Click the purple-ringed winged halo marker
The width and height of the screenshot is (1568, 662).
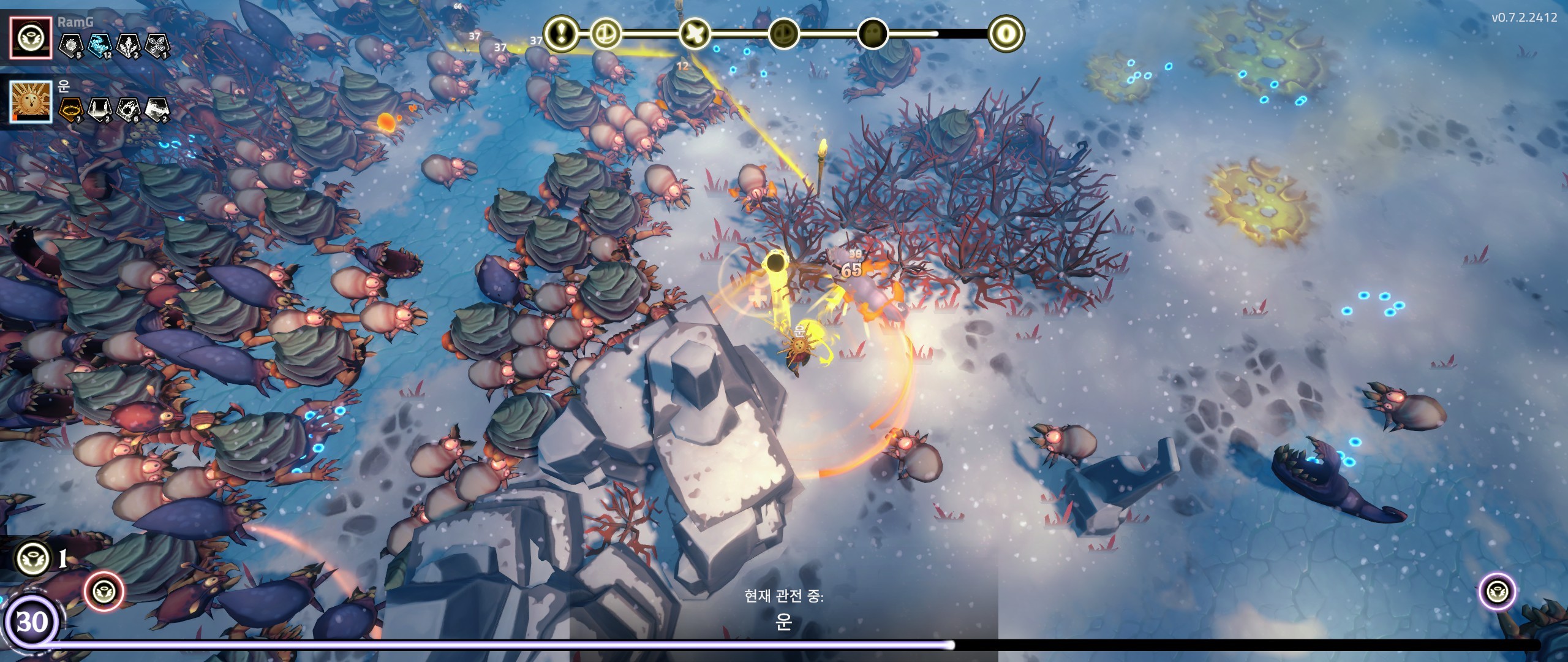(x=1498, y=592)
